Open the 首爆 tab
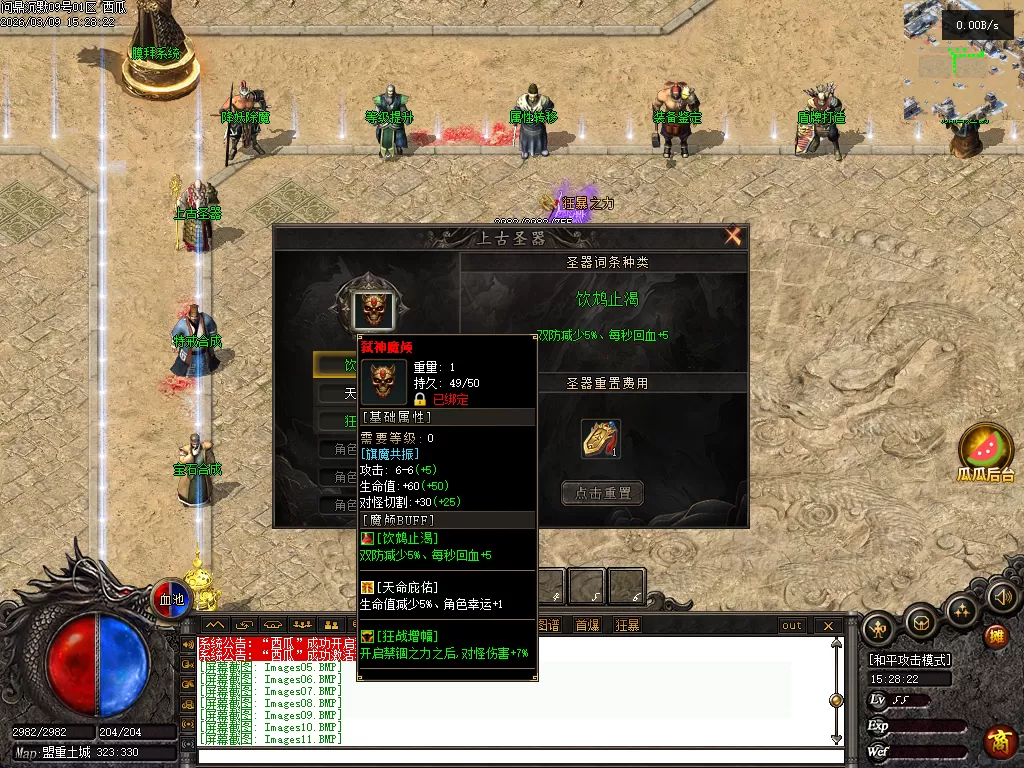The height and width of the screenshot is (768, 1024). click(587, 626)
